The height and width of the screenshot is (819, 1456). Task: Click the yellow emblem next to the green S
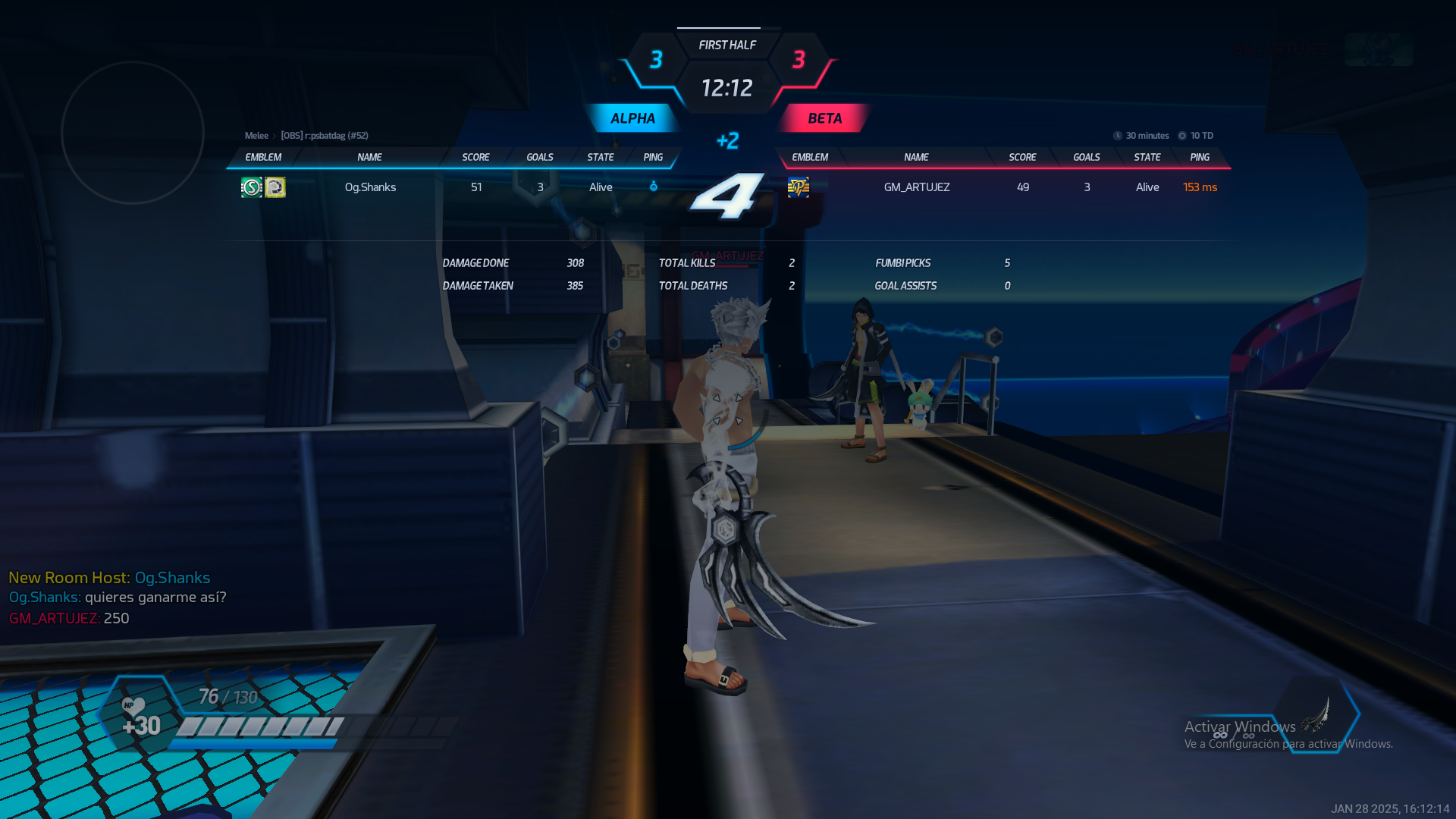pyautogui.click(x=275, y=187)
